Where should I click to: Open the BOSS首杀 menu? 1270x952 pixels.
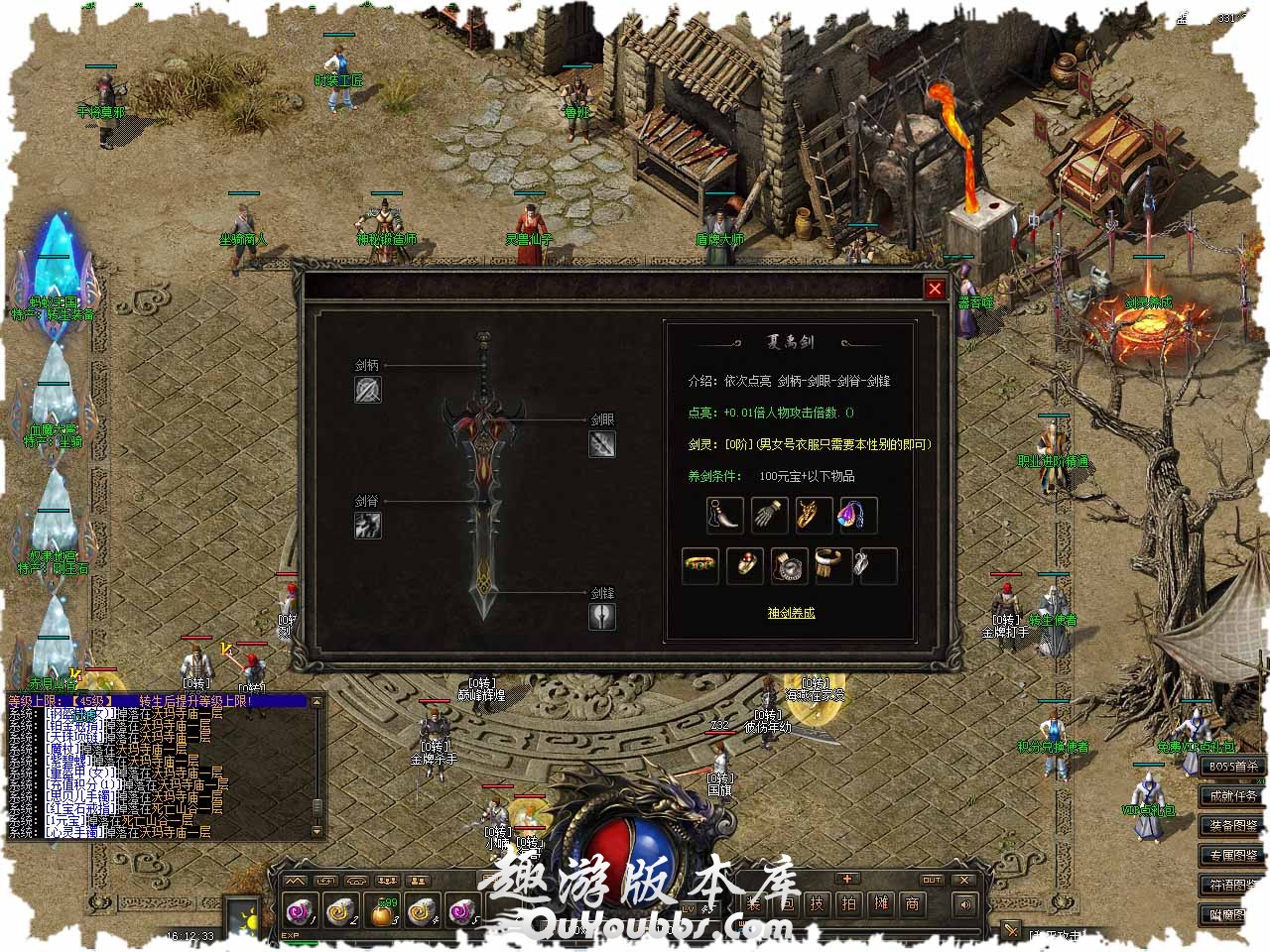click(x=1233, y=767)
